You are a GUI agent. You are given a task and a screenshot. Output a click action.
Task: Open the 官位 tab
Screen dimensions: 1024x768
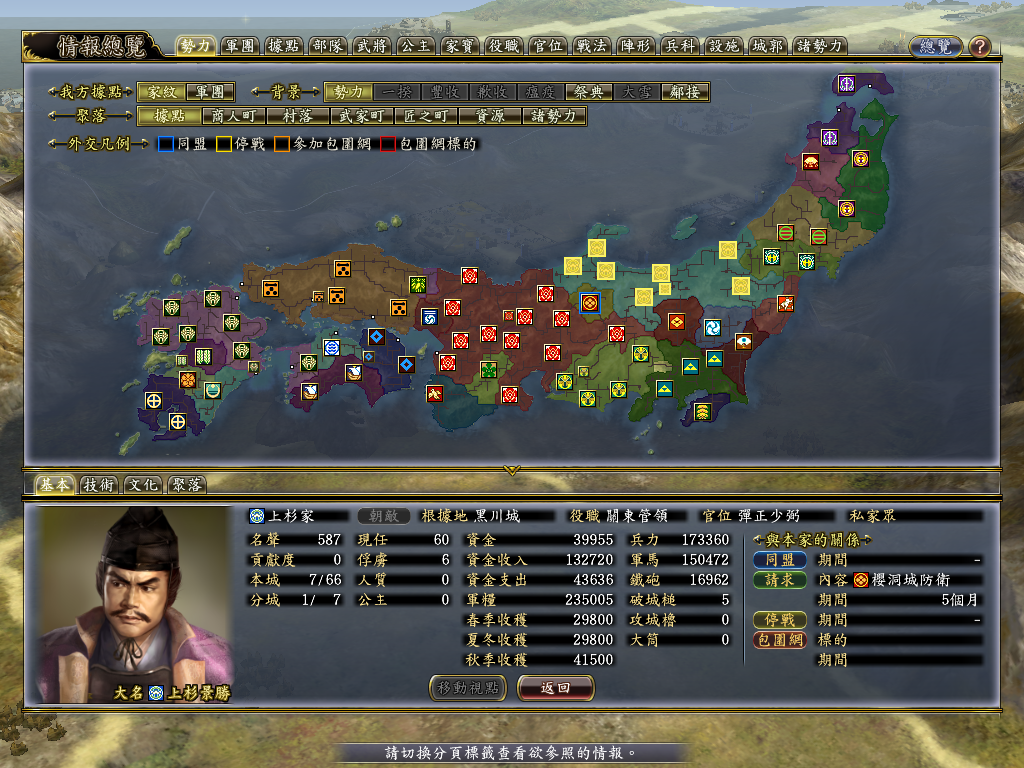(x=548, y=46)
